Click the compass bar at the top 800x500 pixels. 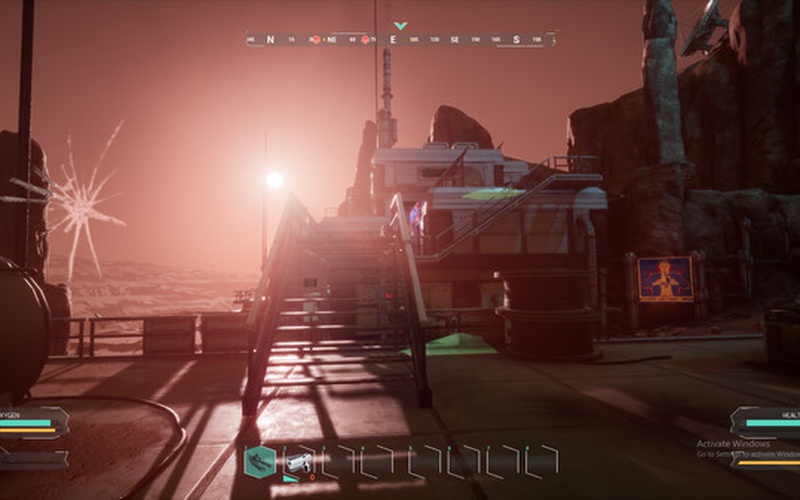[400, 39]
